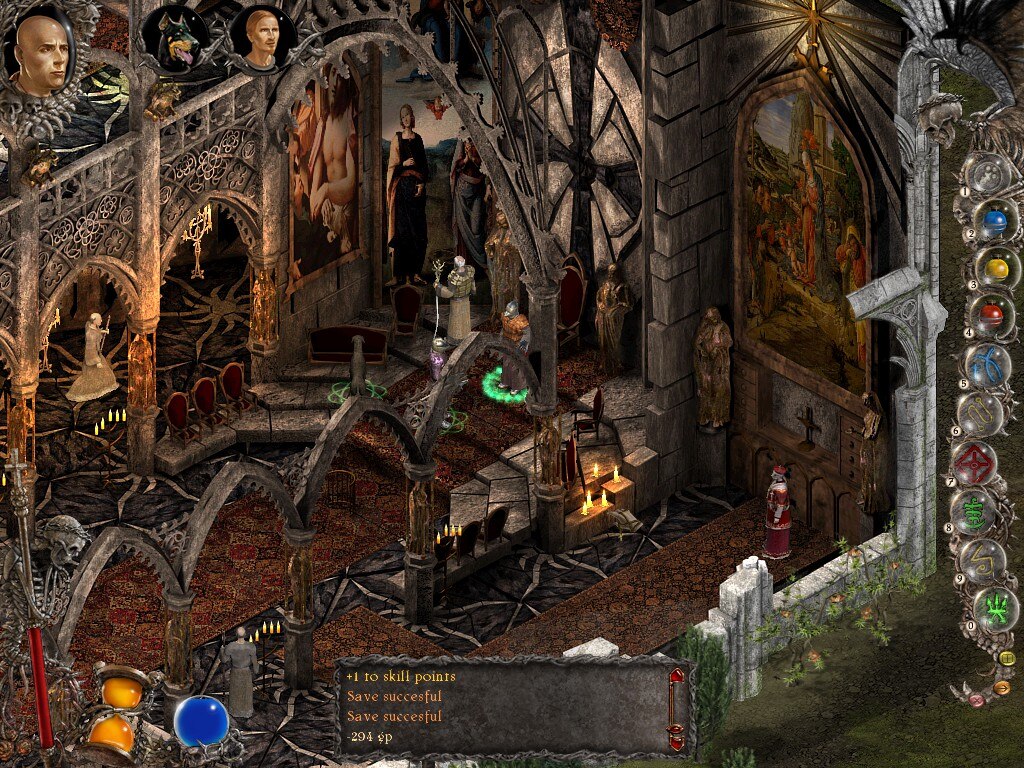
Task: Activate the yellow orb in slot 3
Action: coord(996,268)
